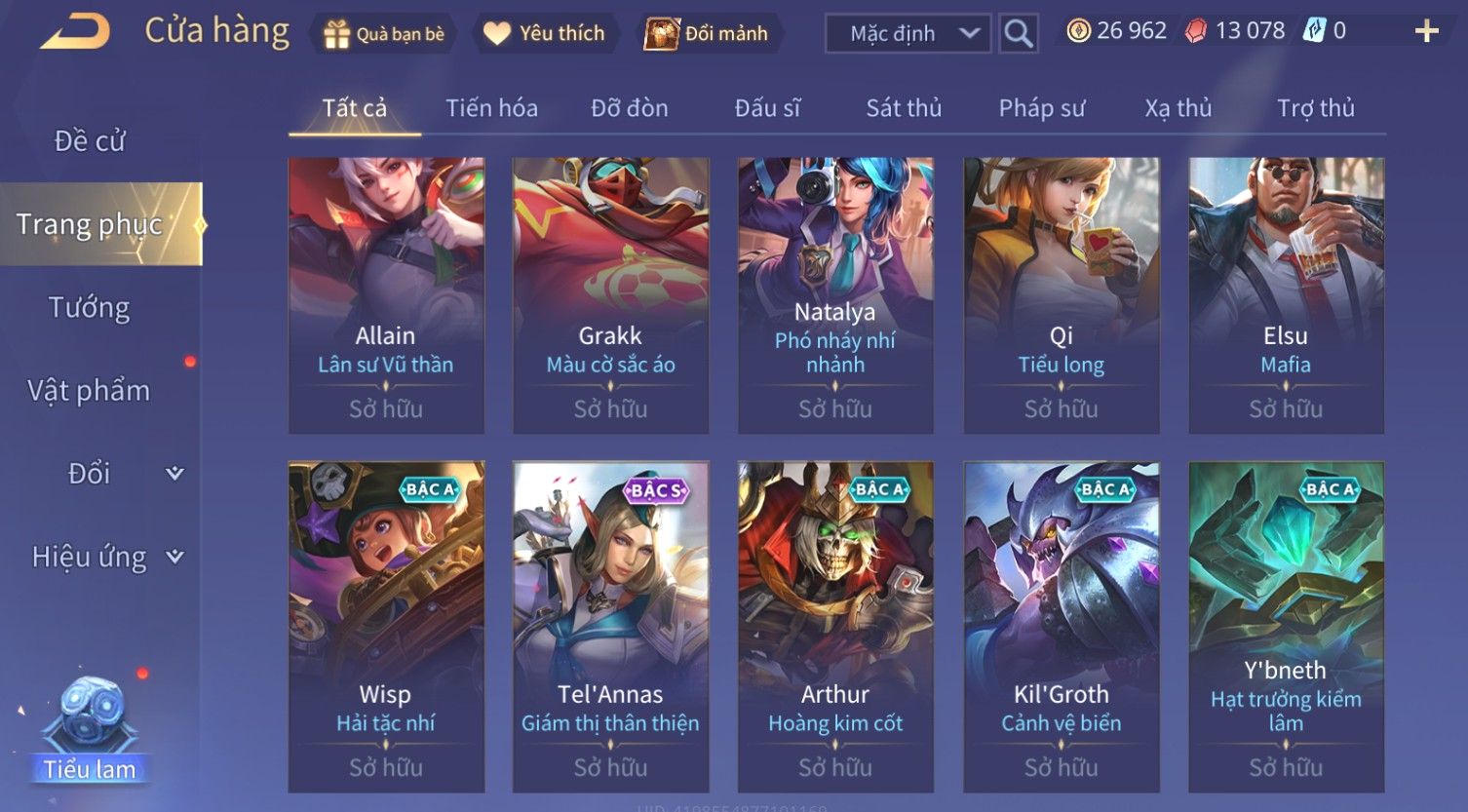Choose the Tel'Annas Giám thị thân thiện card

pos(610,626)
